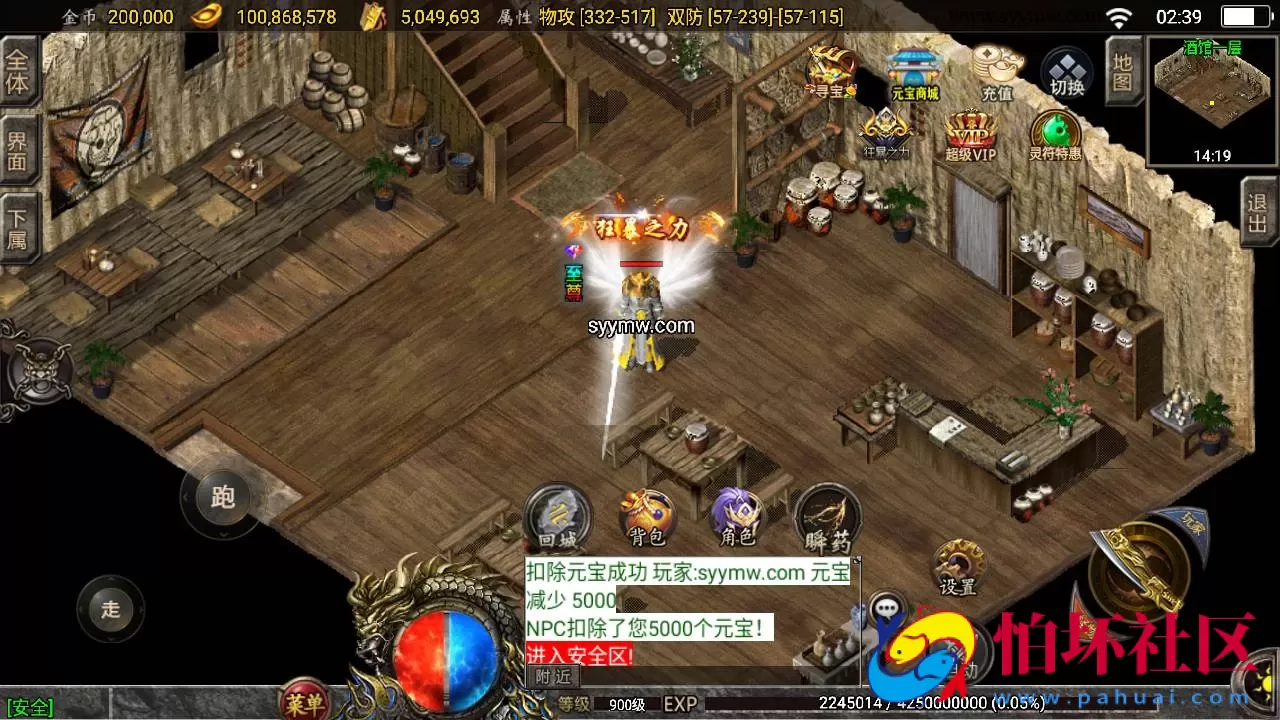This screenshot has height=720, width=1280.
Task: Open the 设置 settings
Action: [x=957, y=568]
